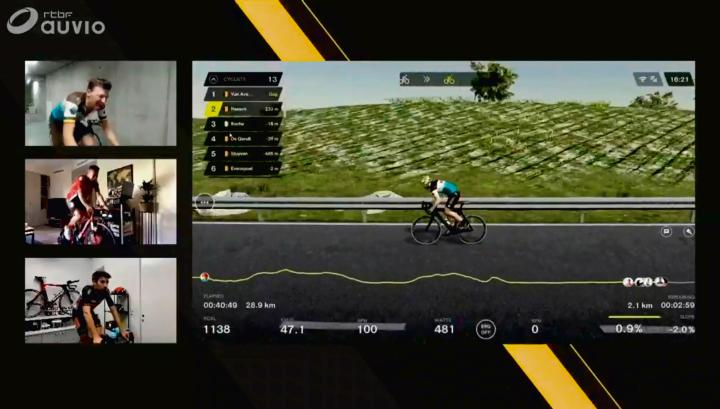Open the middle webcam feed with red jersey
The width and height of the screenshot is (720, 409).
coord(100,202)
